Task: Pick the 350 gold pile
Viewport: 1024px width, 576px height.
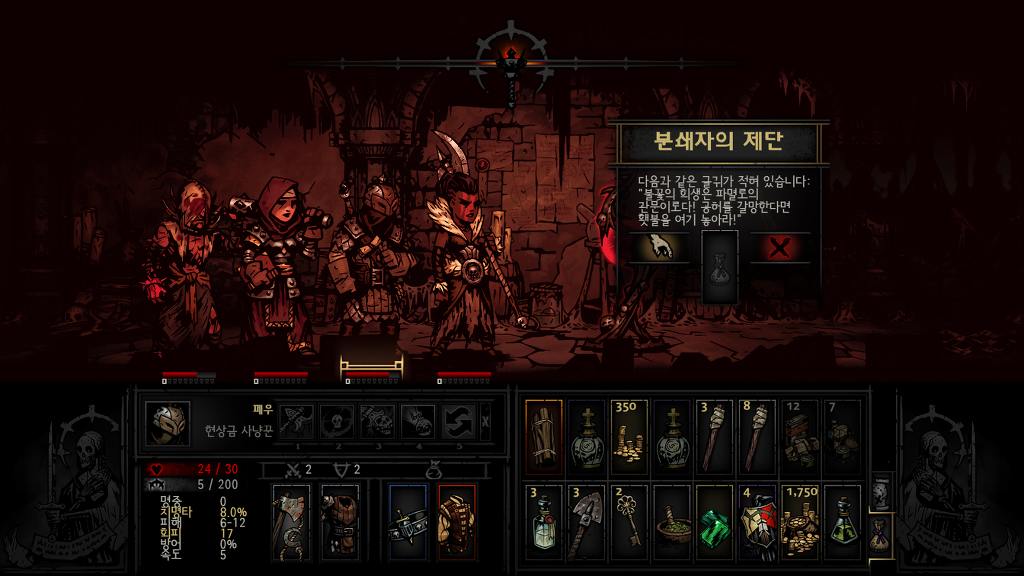Action: [630, 435]
